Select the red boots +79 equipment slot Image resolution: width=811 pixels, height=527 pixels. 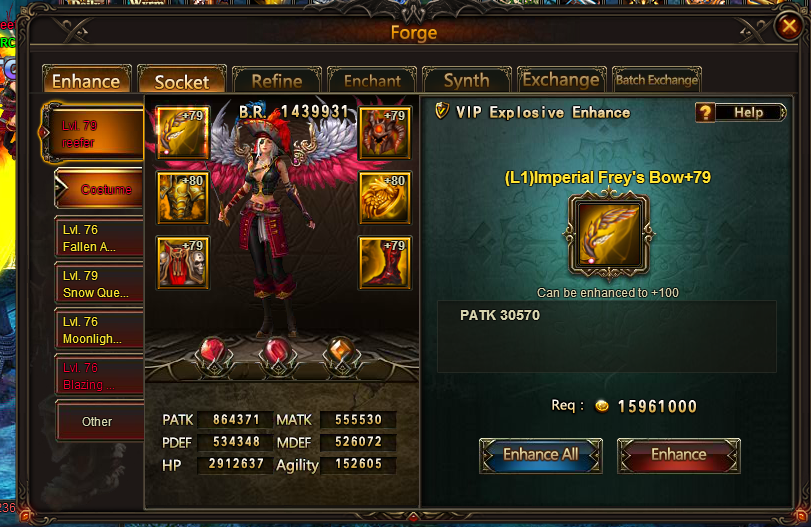click(x=385, y=262)
